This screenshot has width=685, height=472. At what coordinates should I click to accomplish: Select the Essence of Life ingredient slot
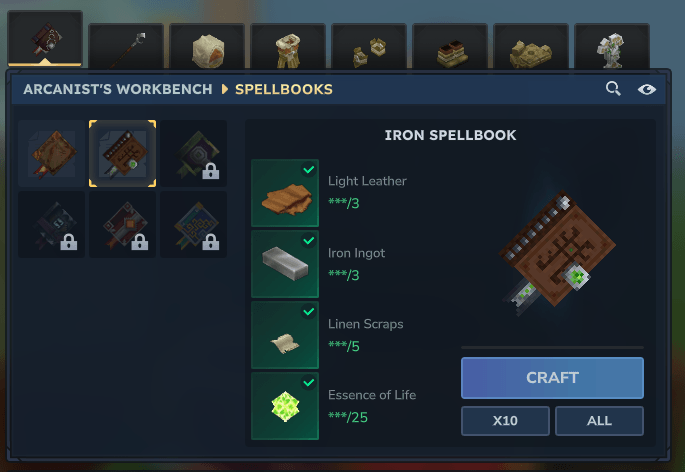pyautogui.click(x=285, y=406)
